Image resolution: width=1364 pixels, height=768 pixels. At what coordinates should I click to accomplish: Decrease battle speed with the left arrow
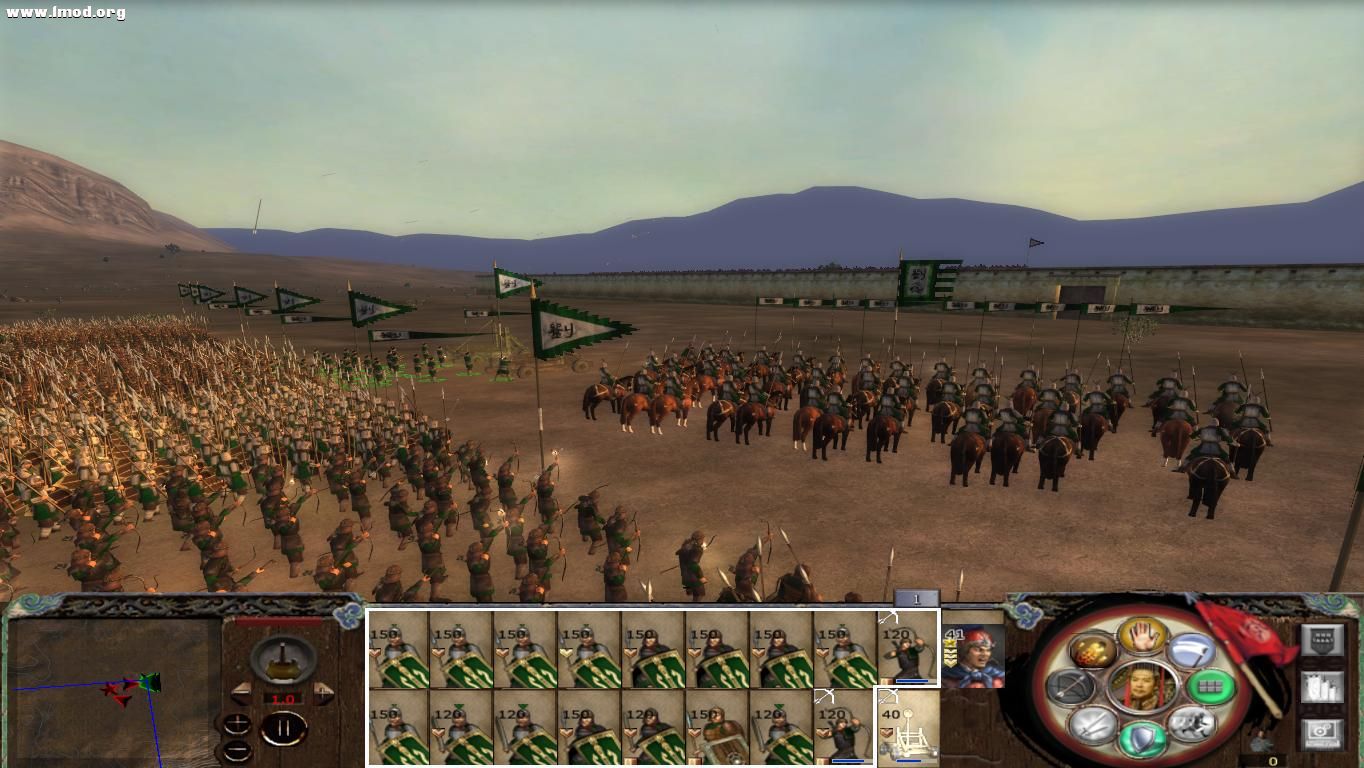[241, 694]
